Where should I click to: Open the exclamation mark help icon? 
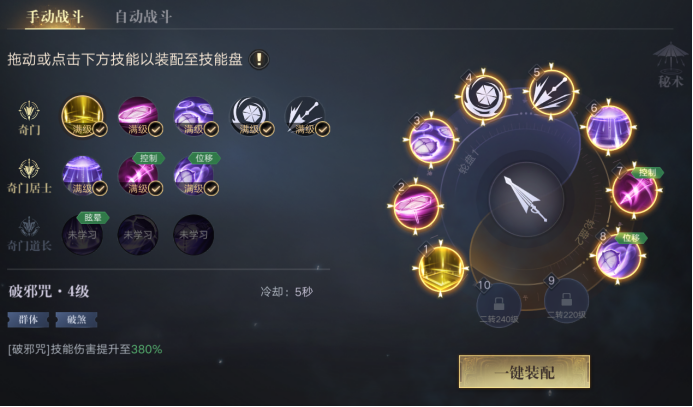pyautogui.click(x=259, y=59)
